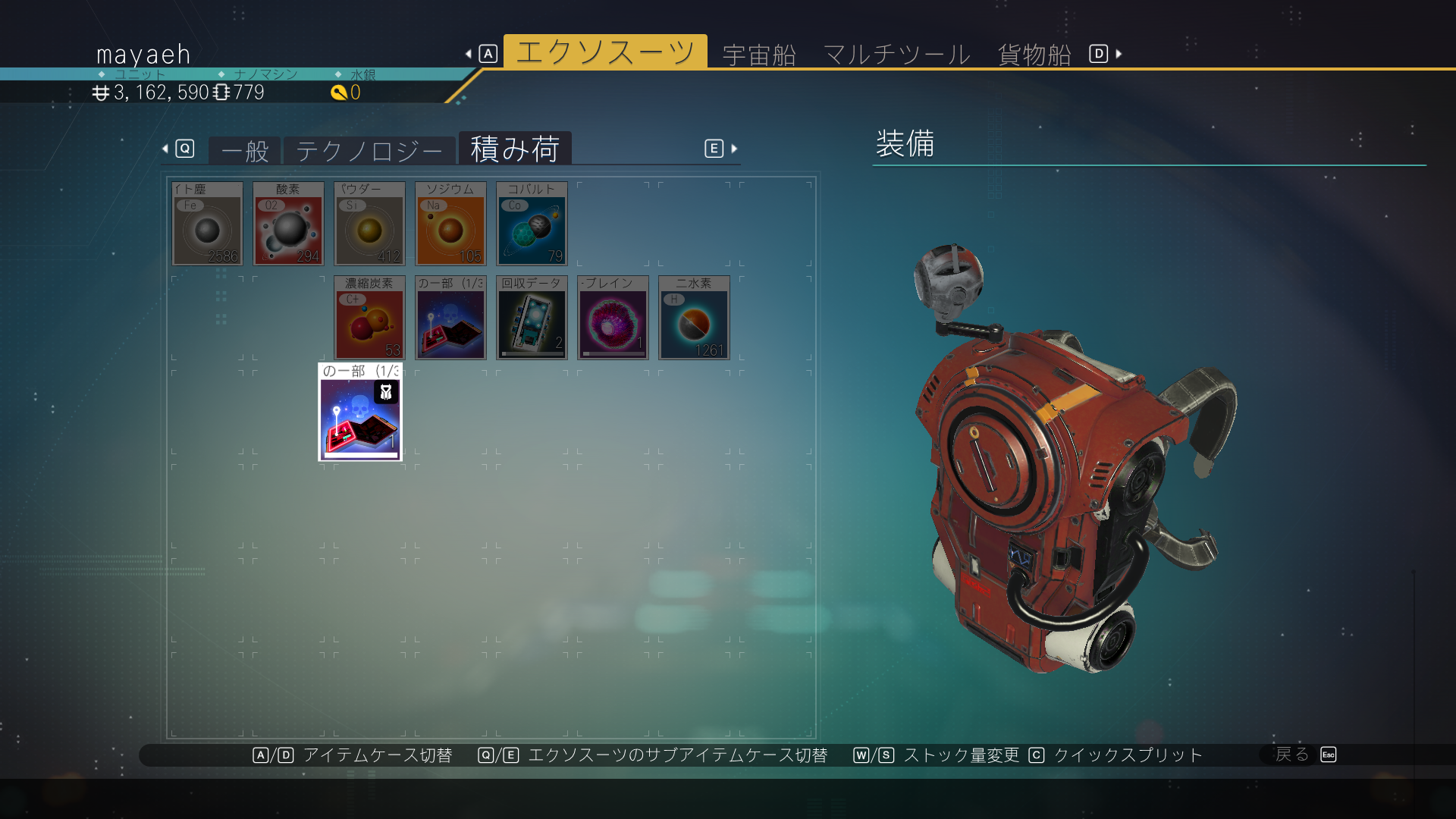
Task: Switch to the 一般 sub-inventory tab
Action: (245, 151)
